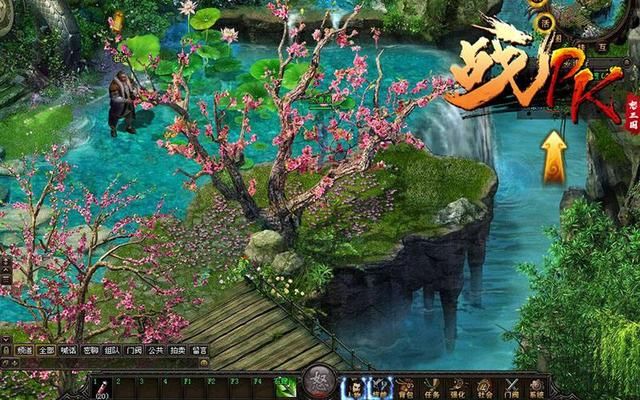
Task: Open the 门阀 clan menu with crossed swords
Action: pos(511,387)
